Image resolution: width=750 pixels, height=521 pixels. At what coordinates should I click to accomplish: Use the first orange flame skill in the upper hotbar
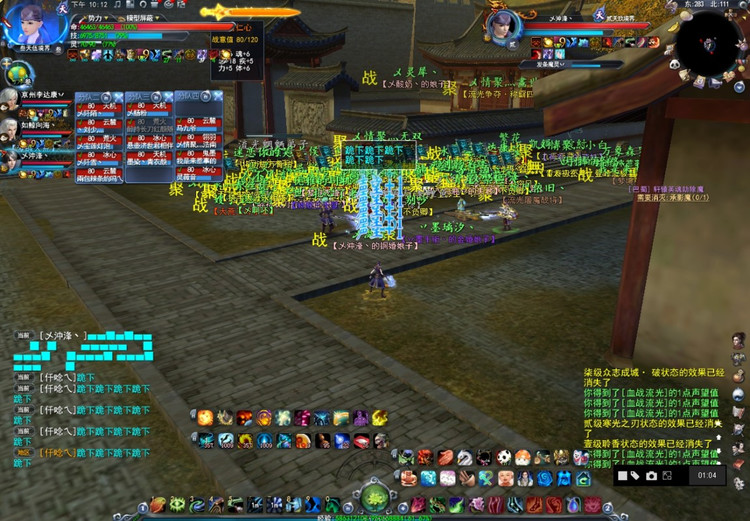204,417
